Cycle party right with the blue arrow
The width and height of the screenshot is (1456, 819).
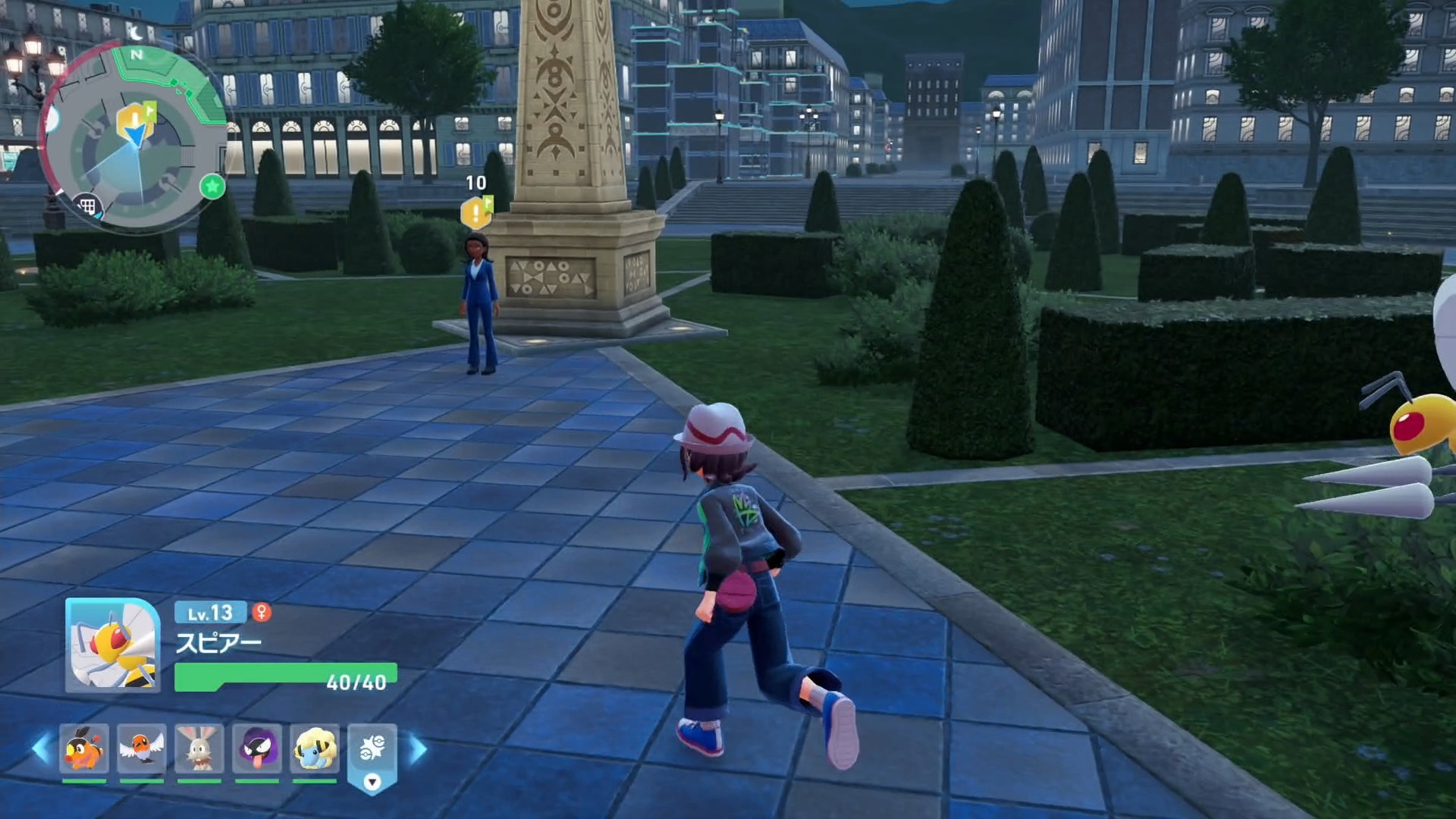point(418,749)
